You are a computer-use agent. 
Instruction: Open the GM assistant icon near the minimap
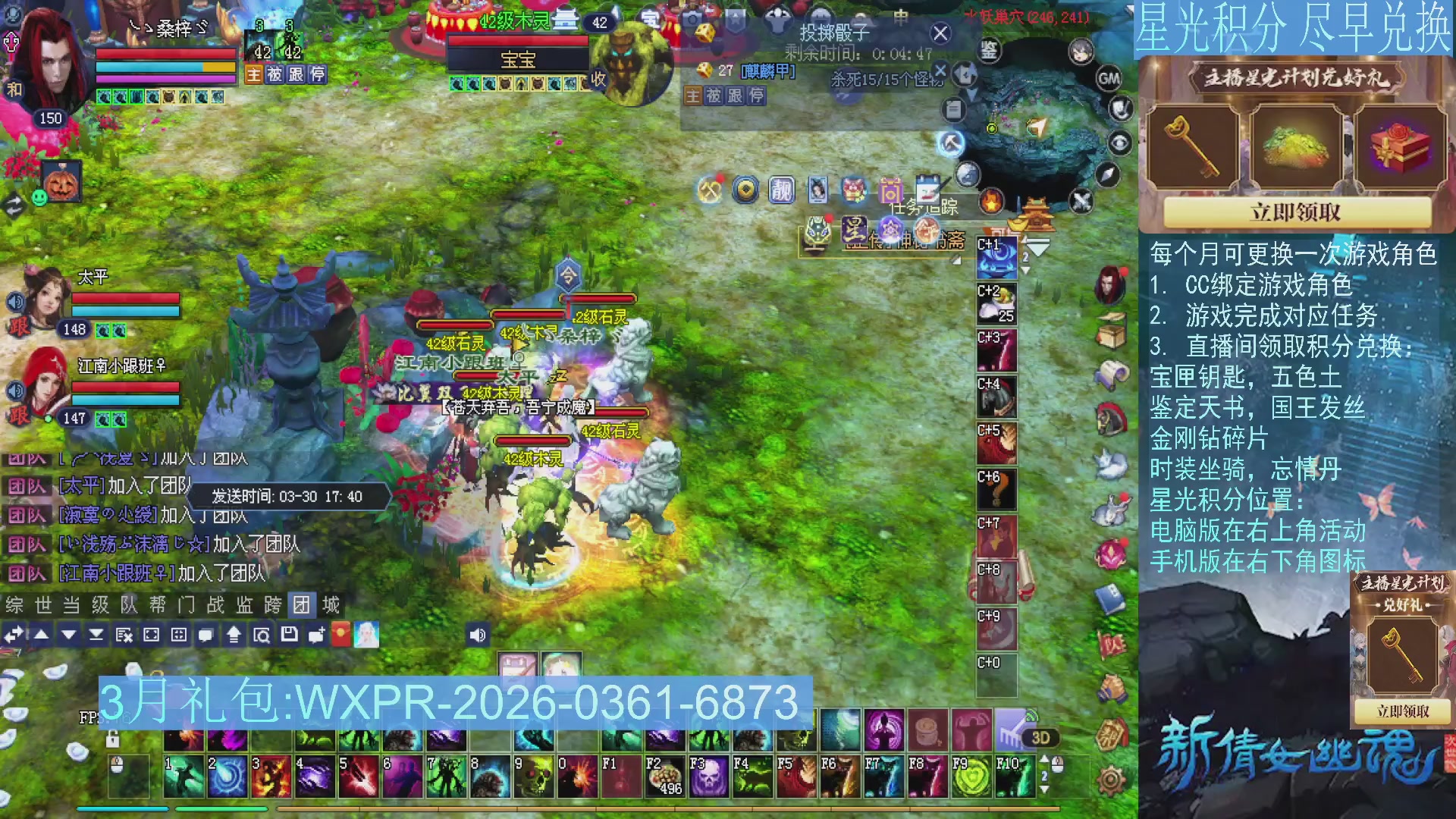(1109, 79)
